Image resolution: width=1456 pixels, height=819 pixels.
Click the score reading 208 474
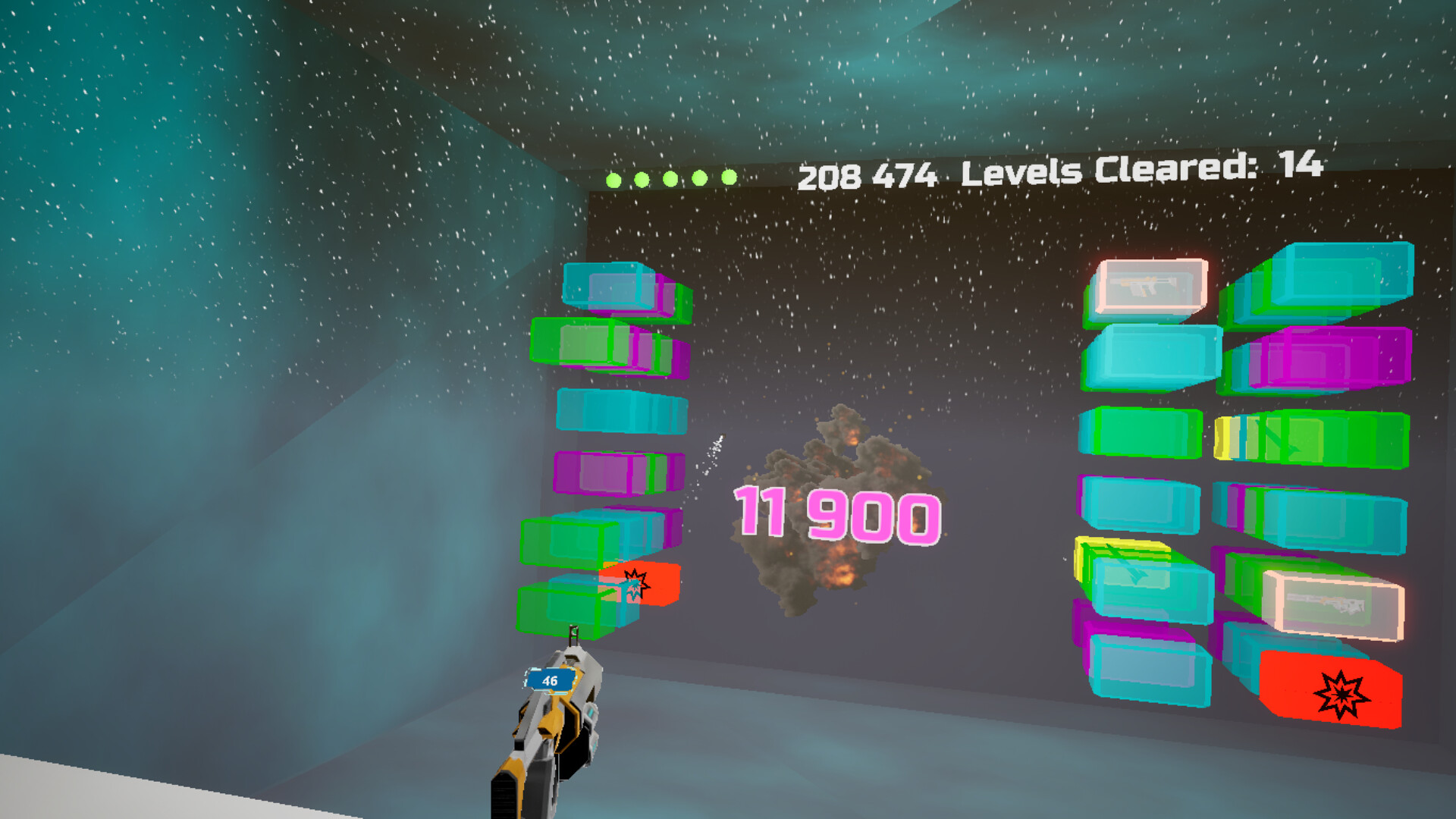868,174
